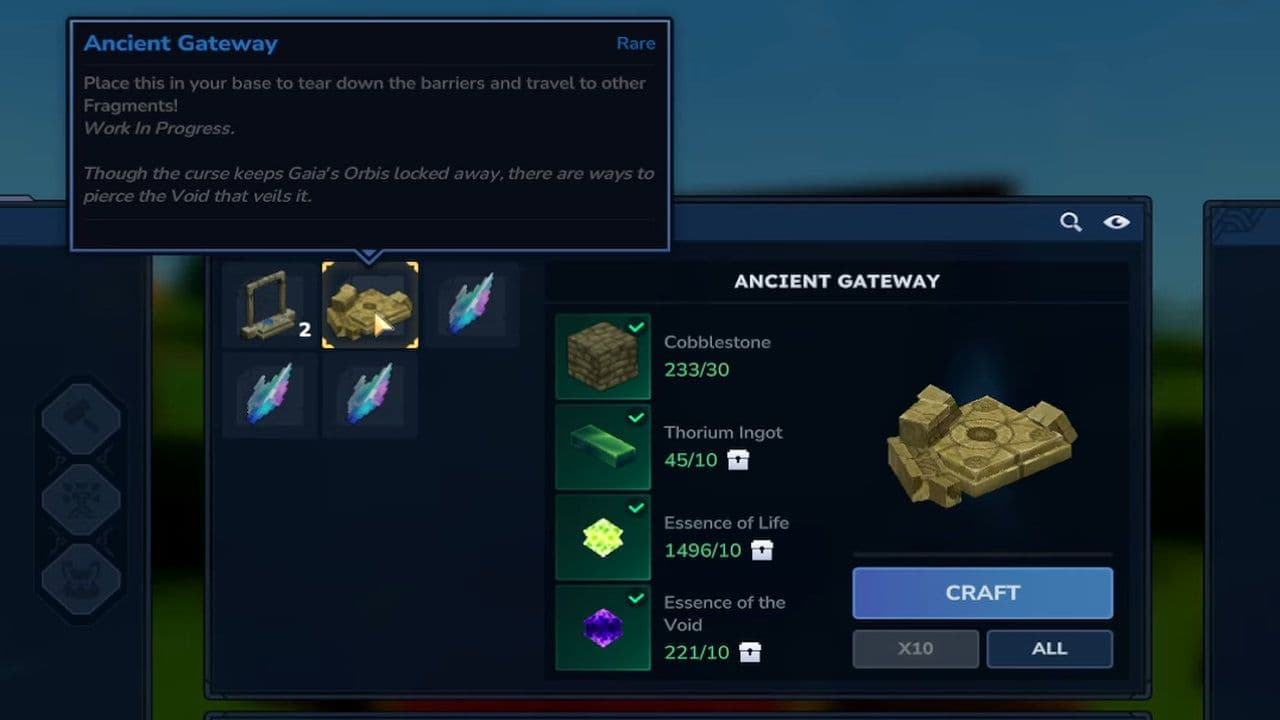The height and width of the screenshot is (720, 1280).
Task: Click the X10 crafting button
Action: (x=915, y=649)
